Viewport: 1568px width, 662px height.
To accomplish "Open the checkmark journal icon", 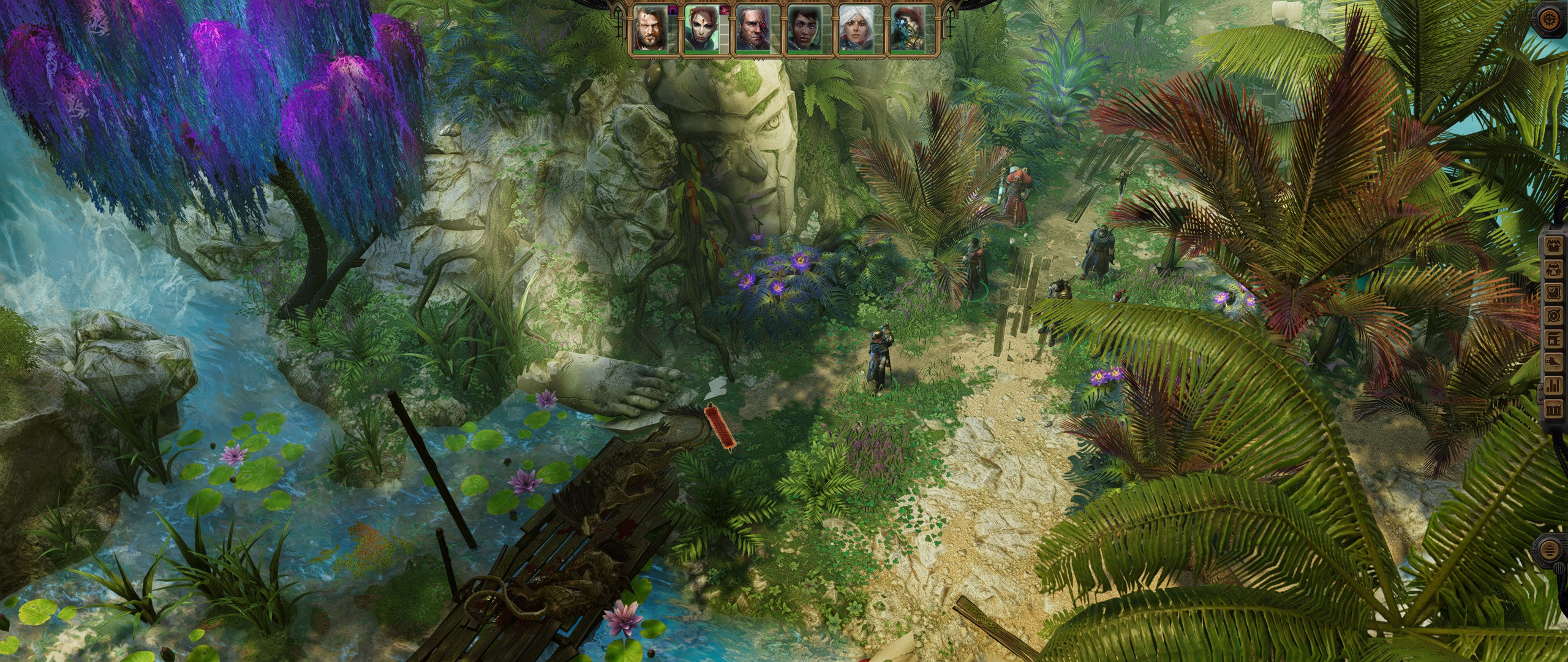I will 1556,291.
